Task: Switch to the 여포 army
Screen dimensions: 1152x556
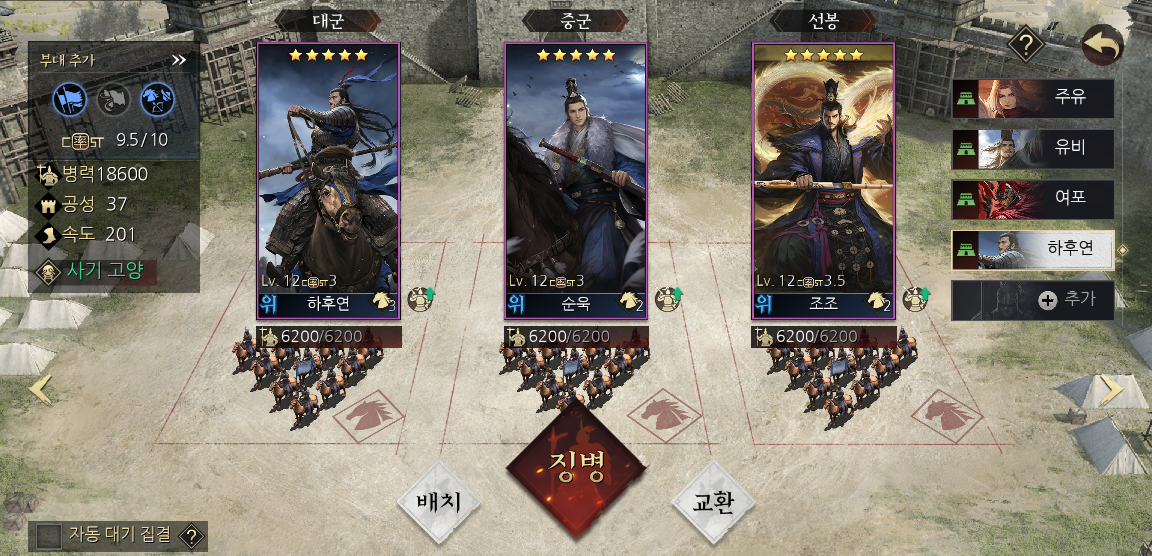Action: [1033, 199]
